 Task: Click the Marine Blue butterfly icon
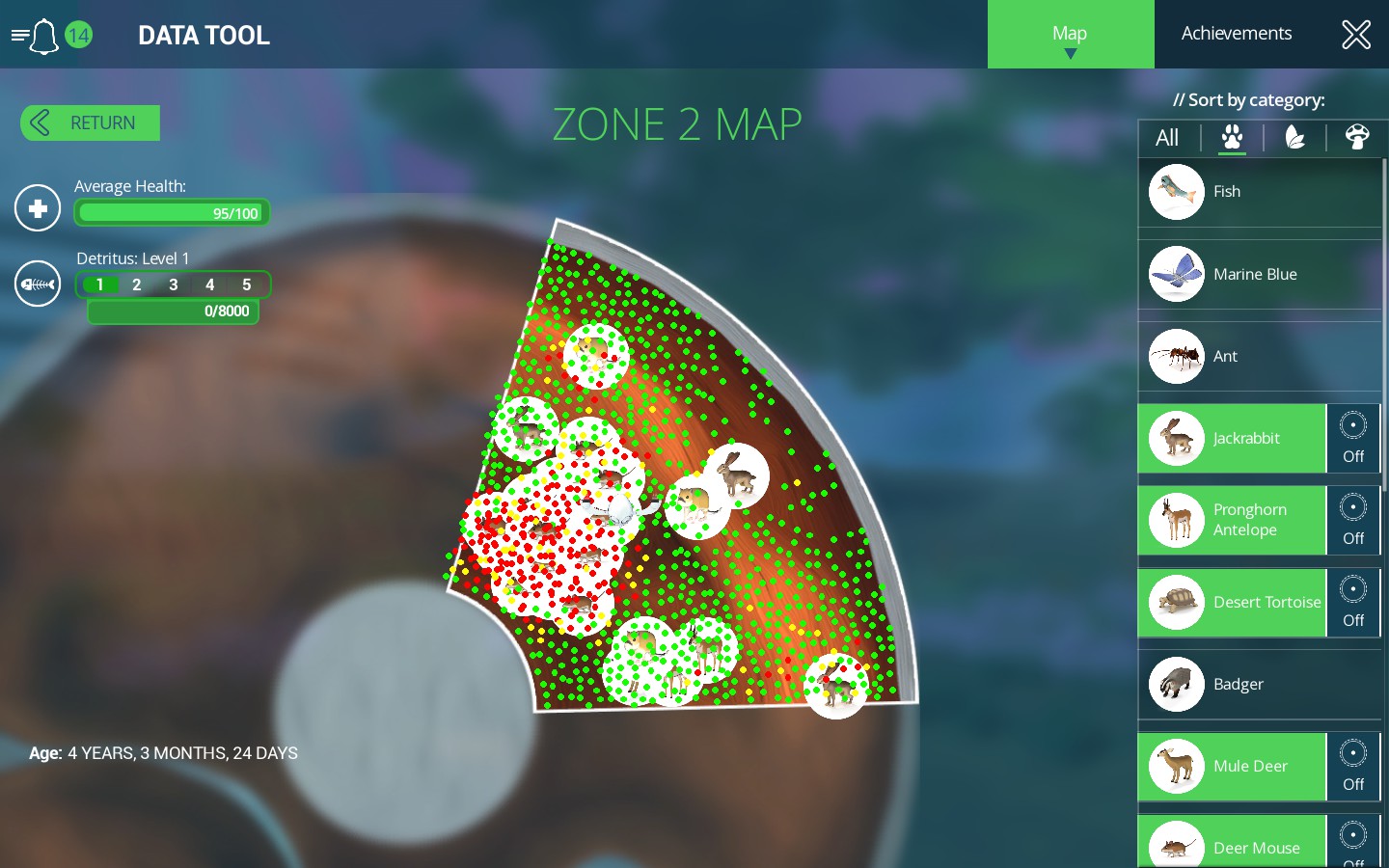pos(1176,274)
